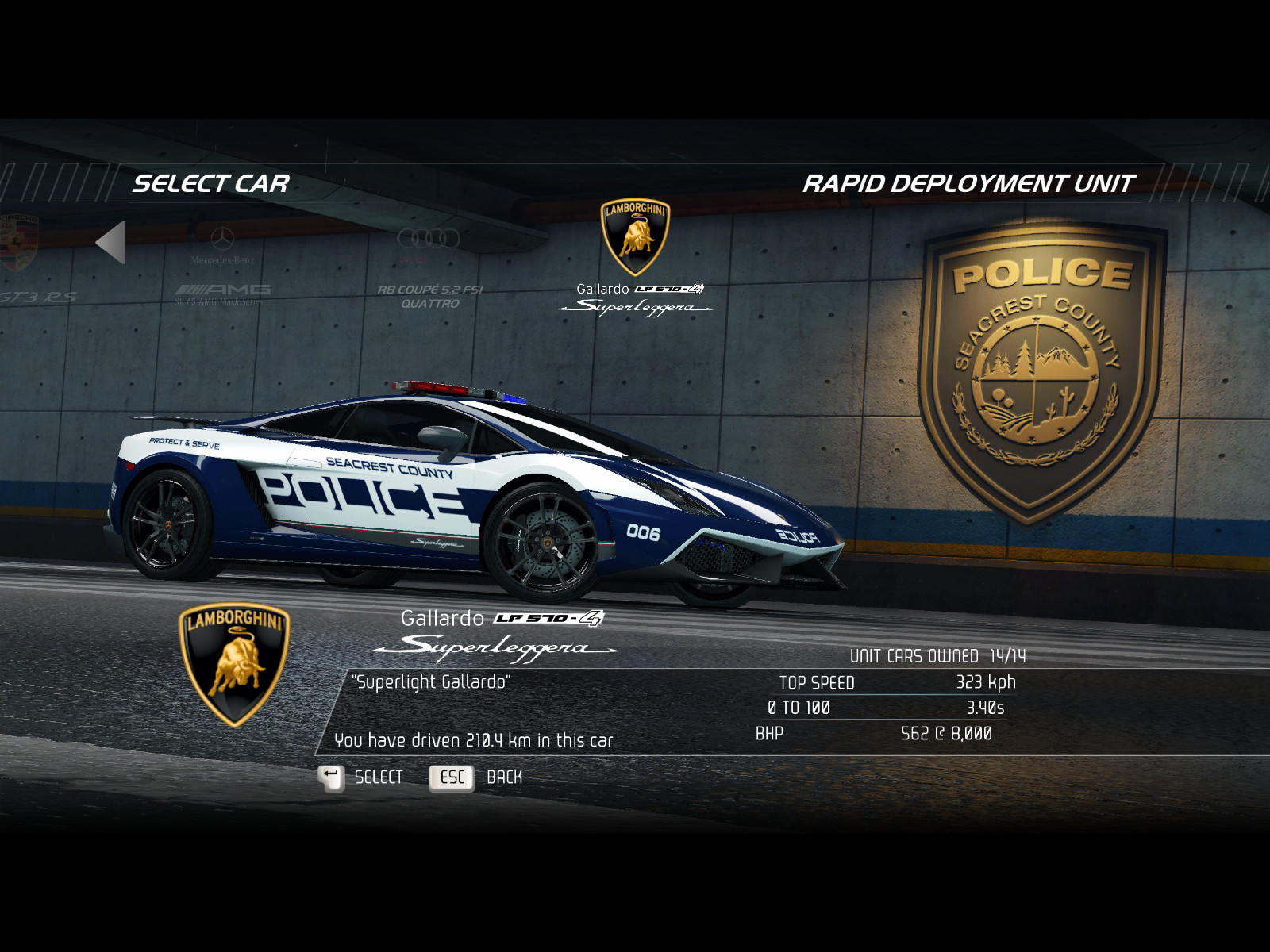Pick the Porsche GT3 RS entry

24,262
